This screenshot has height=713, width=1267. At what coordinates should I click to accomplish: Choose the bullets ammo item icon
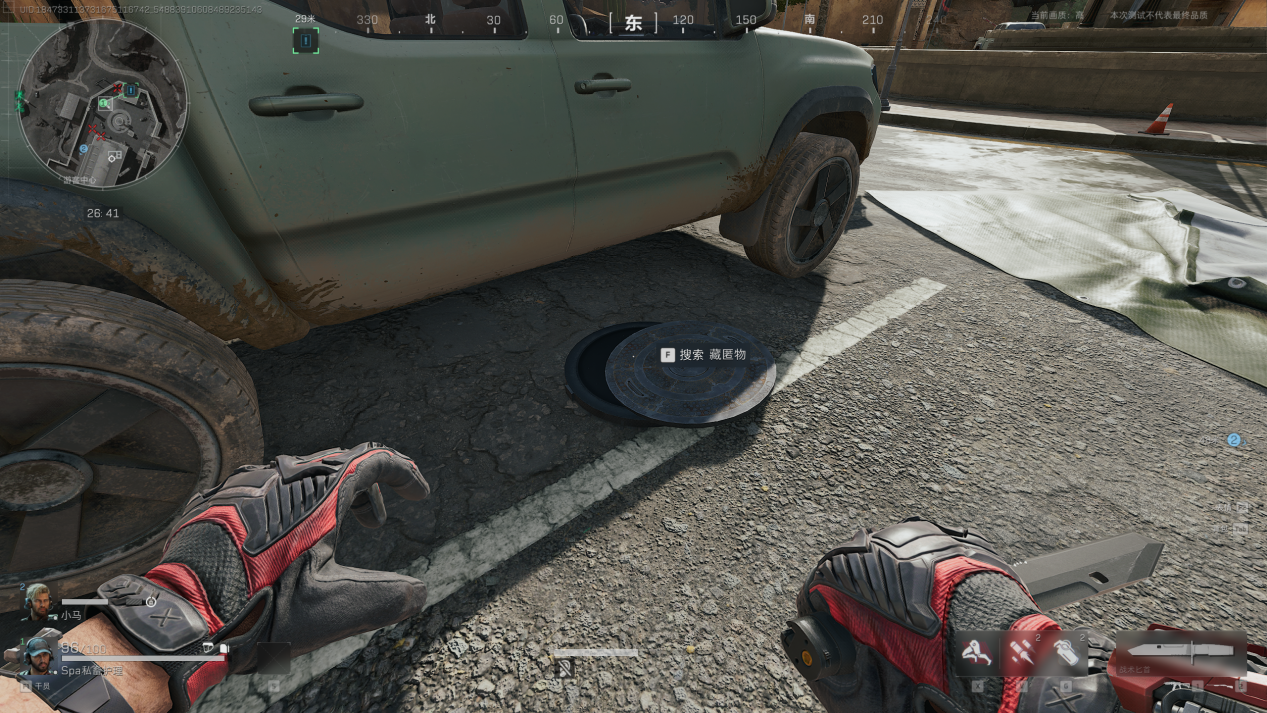(1020, 652)
